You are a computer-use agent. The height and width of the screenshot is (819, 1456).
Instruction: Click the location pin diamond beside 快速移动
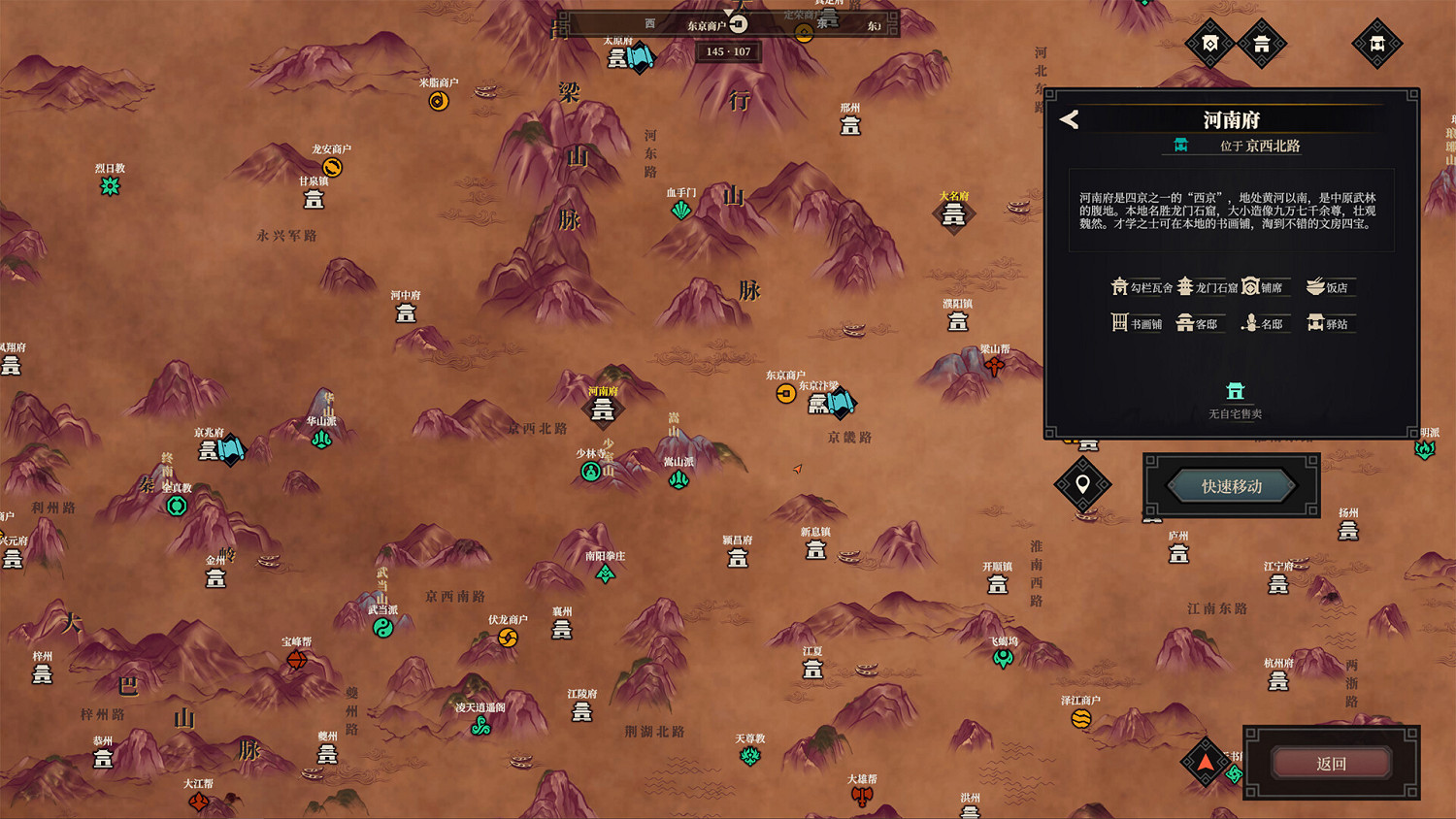pos(1084,485)
